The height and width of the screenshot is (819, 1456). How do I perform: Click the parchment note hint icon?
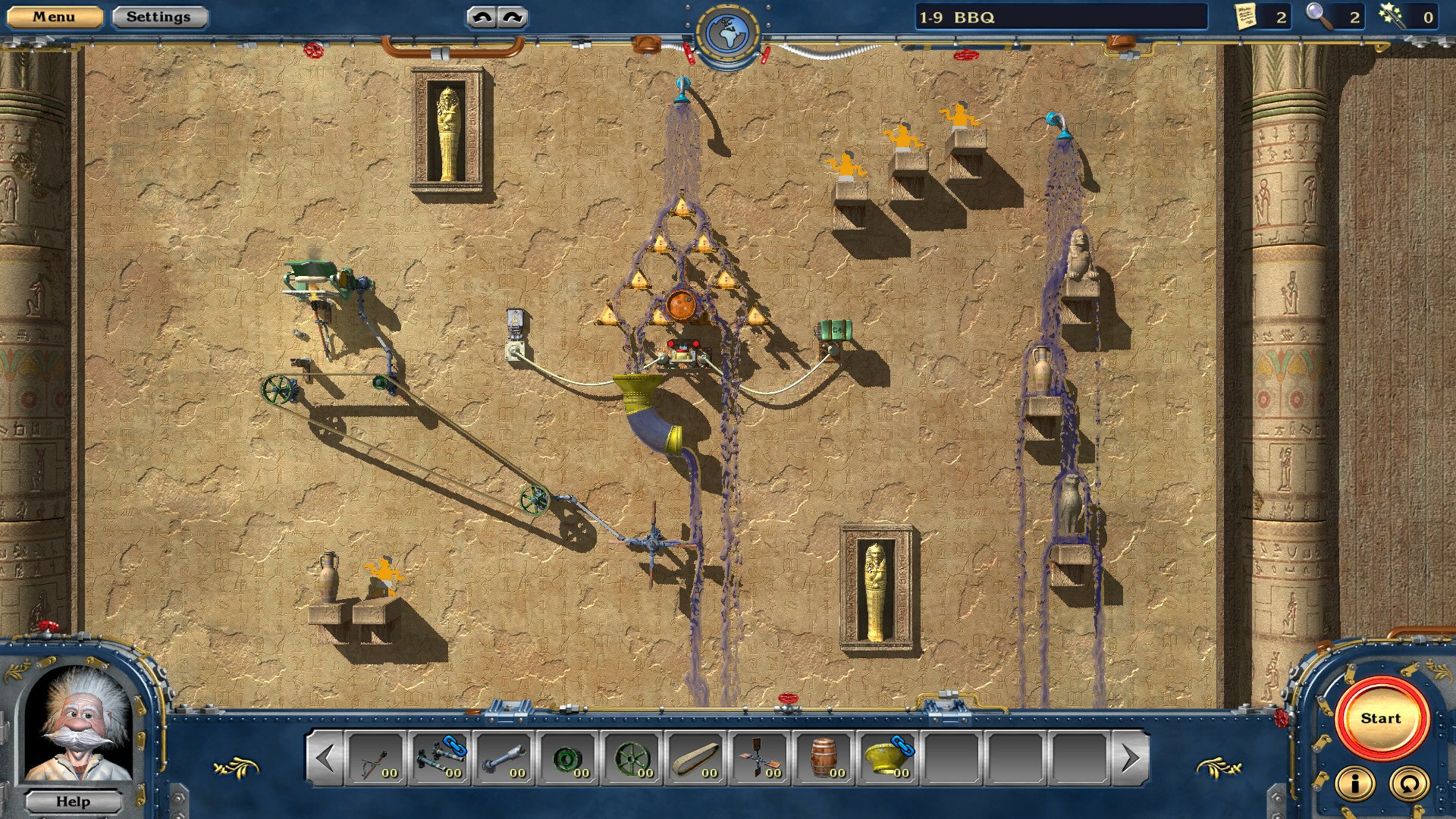[1245, 17]
